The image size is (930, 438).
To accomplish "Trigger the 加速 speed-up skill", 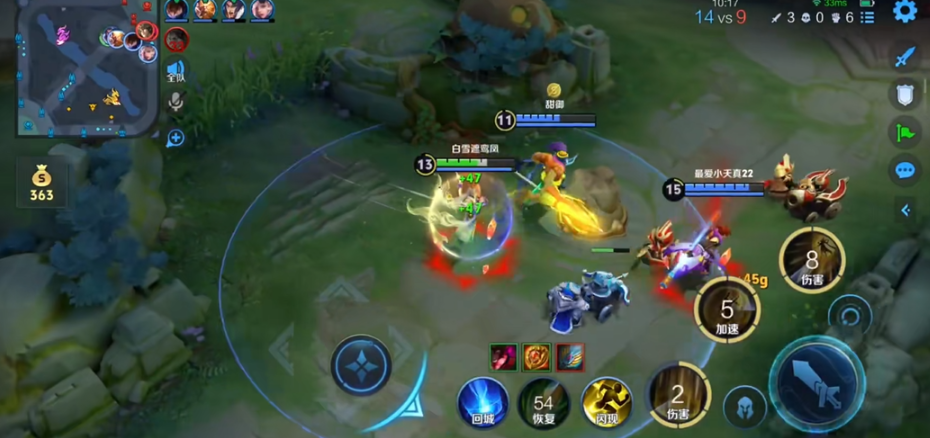I will 727,311.
